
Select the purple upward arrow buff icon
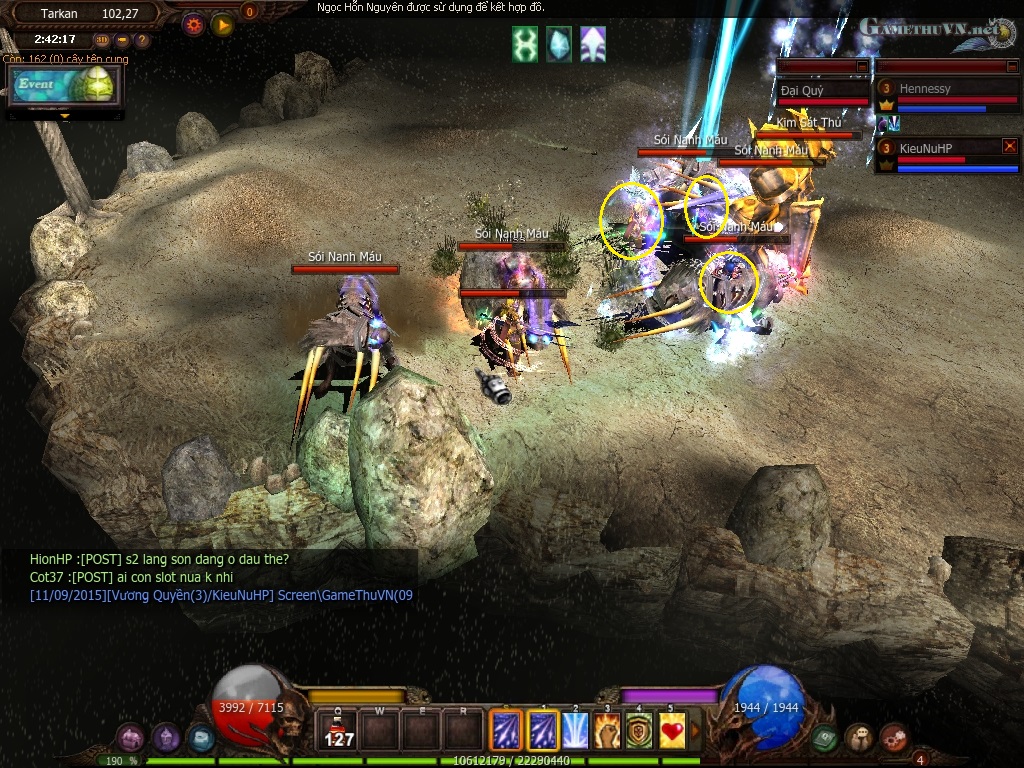pyautogui.click(x=592, y=45)
